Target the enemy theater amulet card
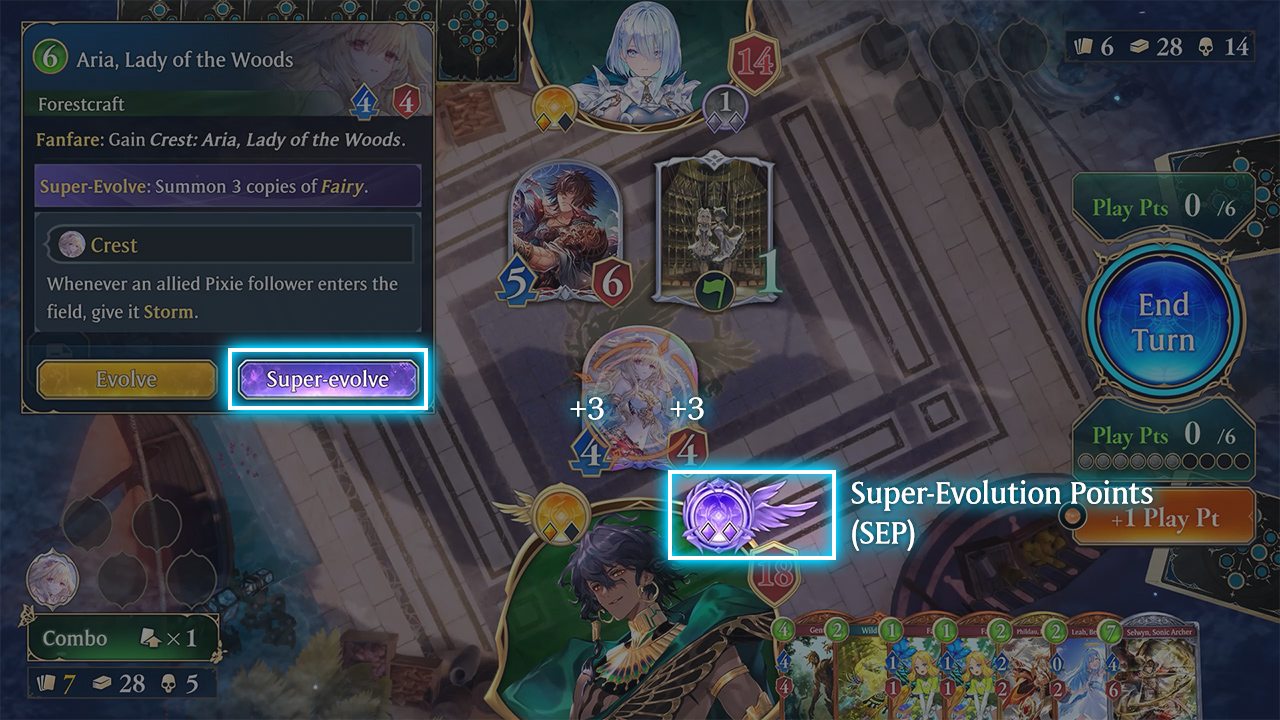The image size is (1280, 720). click(x=714, y=230)
